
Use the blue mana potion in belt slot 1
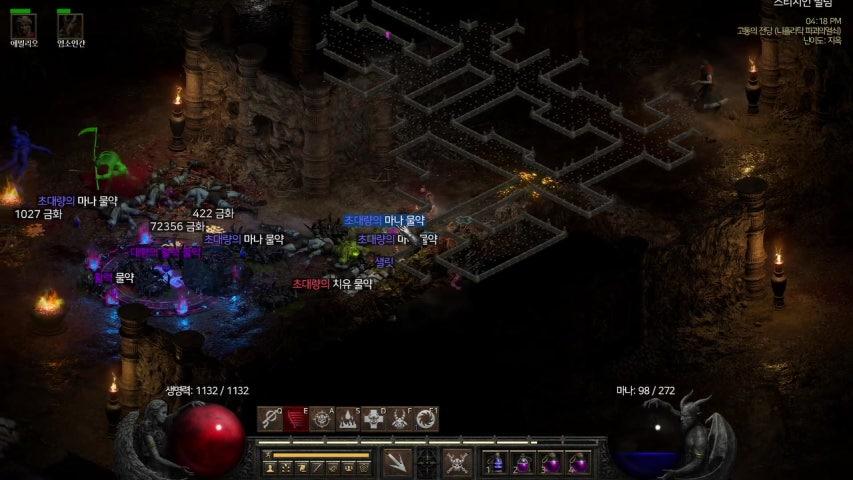[497, 463]
